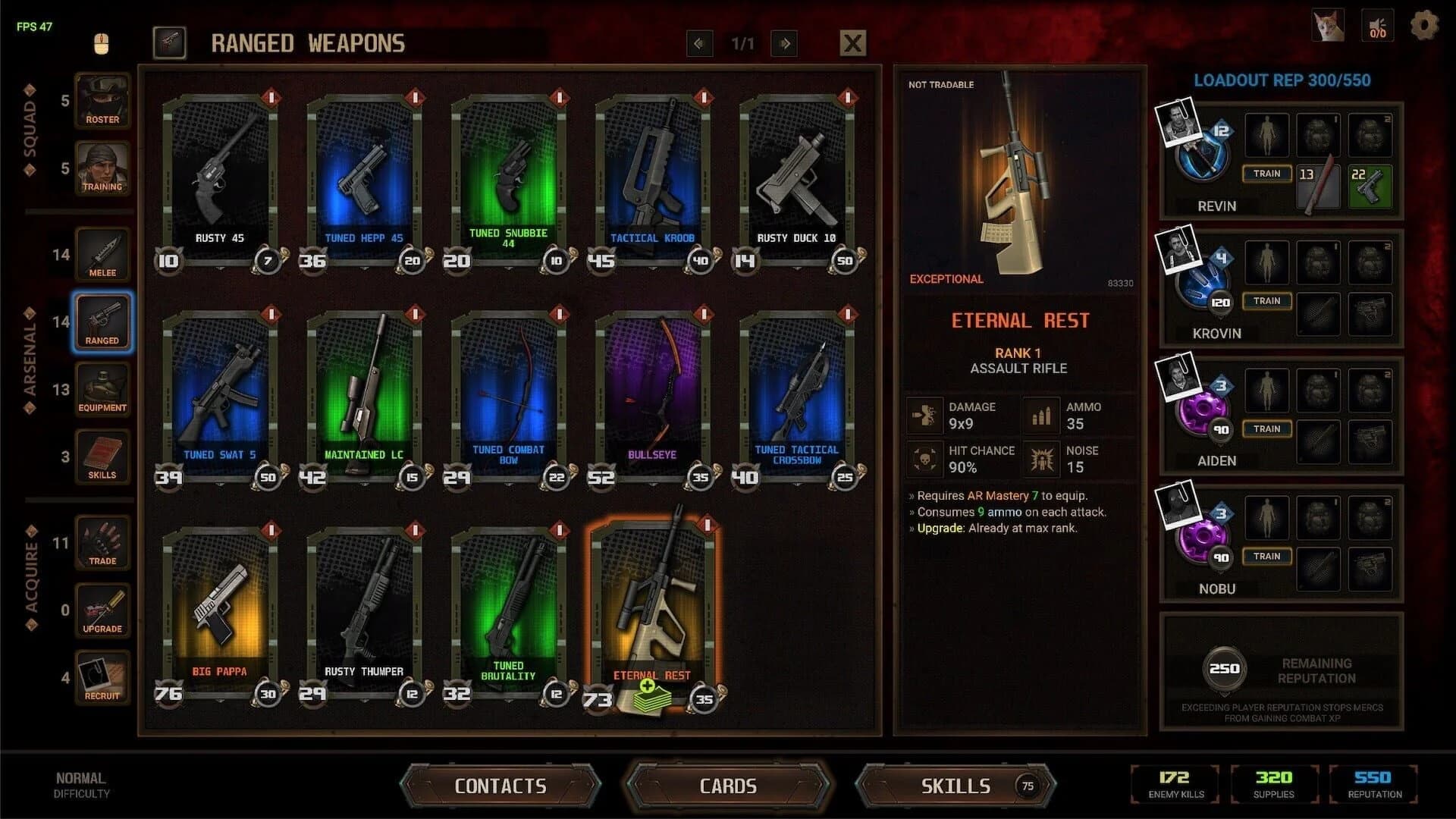The width and height of the screenshot is (1456, 819).
Task: Open the Trade acquire panel
Action: click(102, 541)
